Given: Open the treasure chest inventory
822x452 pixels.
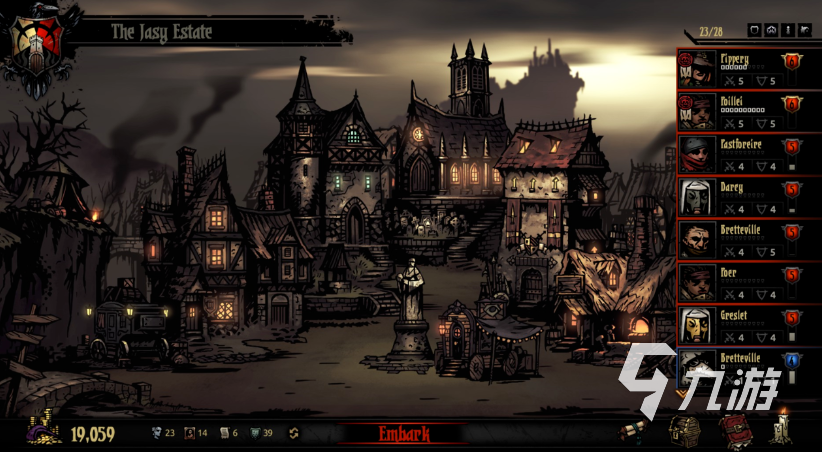Looking at the screenshot, I should point(683,431).
